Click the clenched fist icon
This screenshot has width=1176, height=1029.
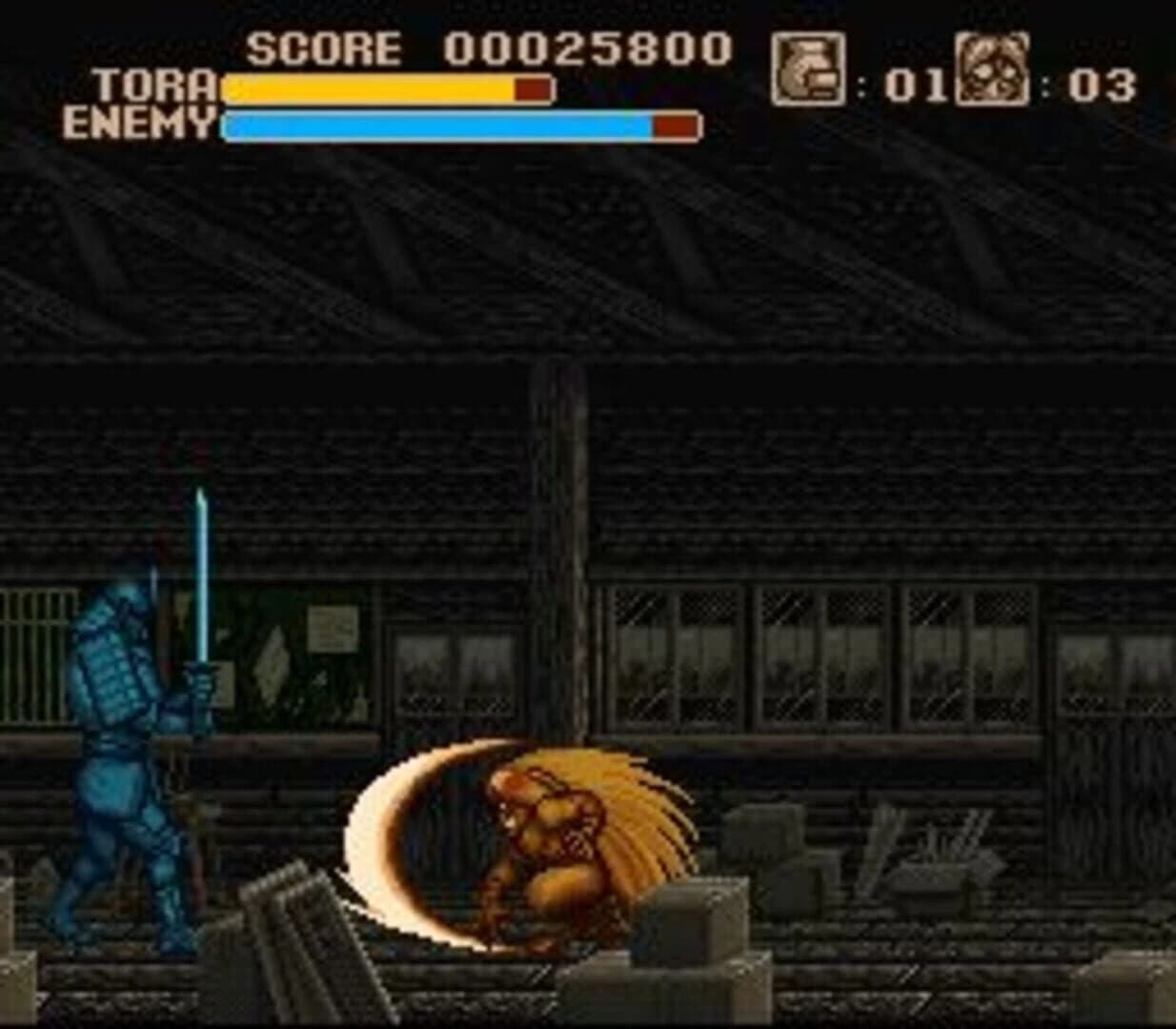pos(807,70)
